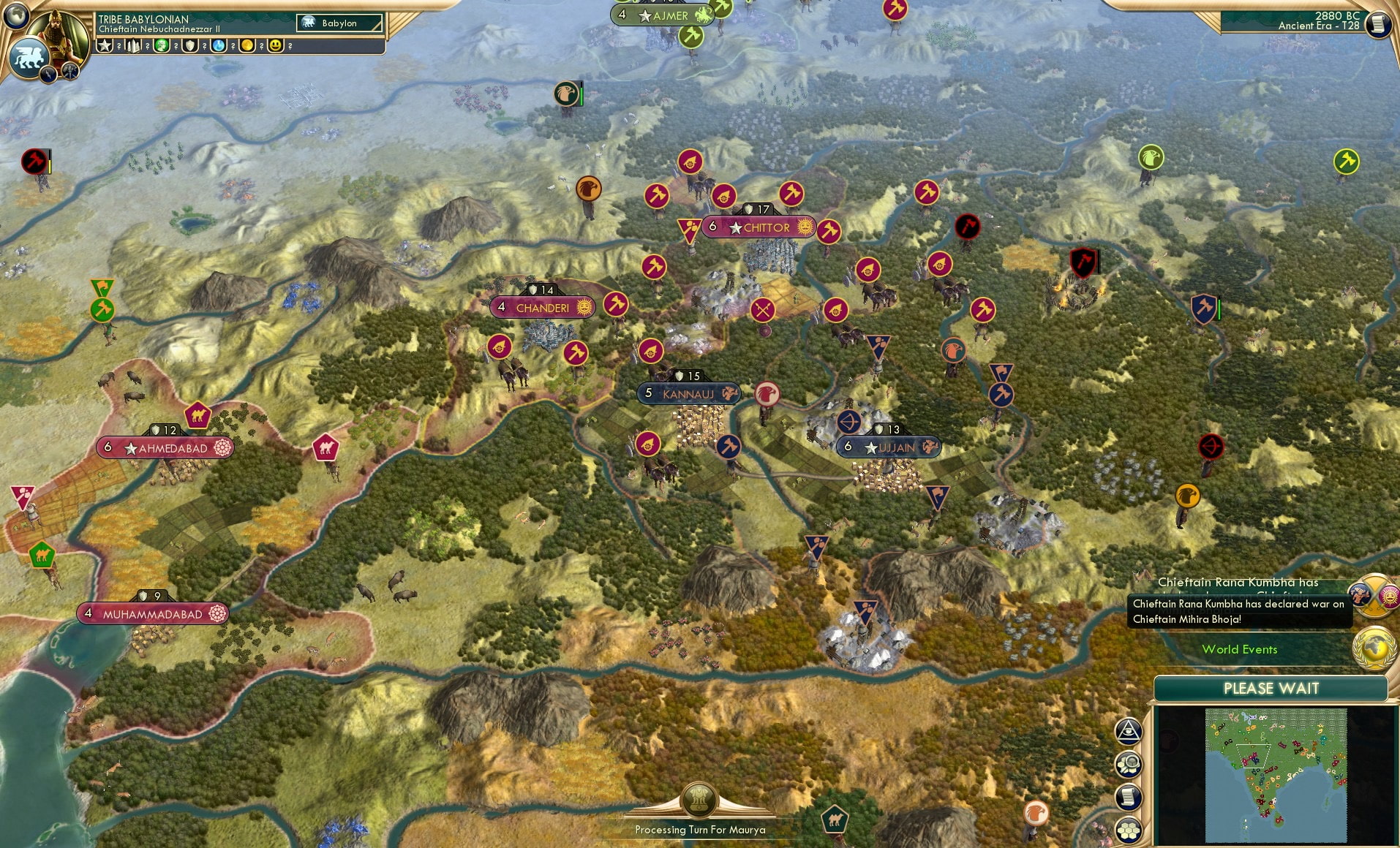Toggle resource icons using the magnifying glass hex icon

(x=1129, y=763)
